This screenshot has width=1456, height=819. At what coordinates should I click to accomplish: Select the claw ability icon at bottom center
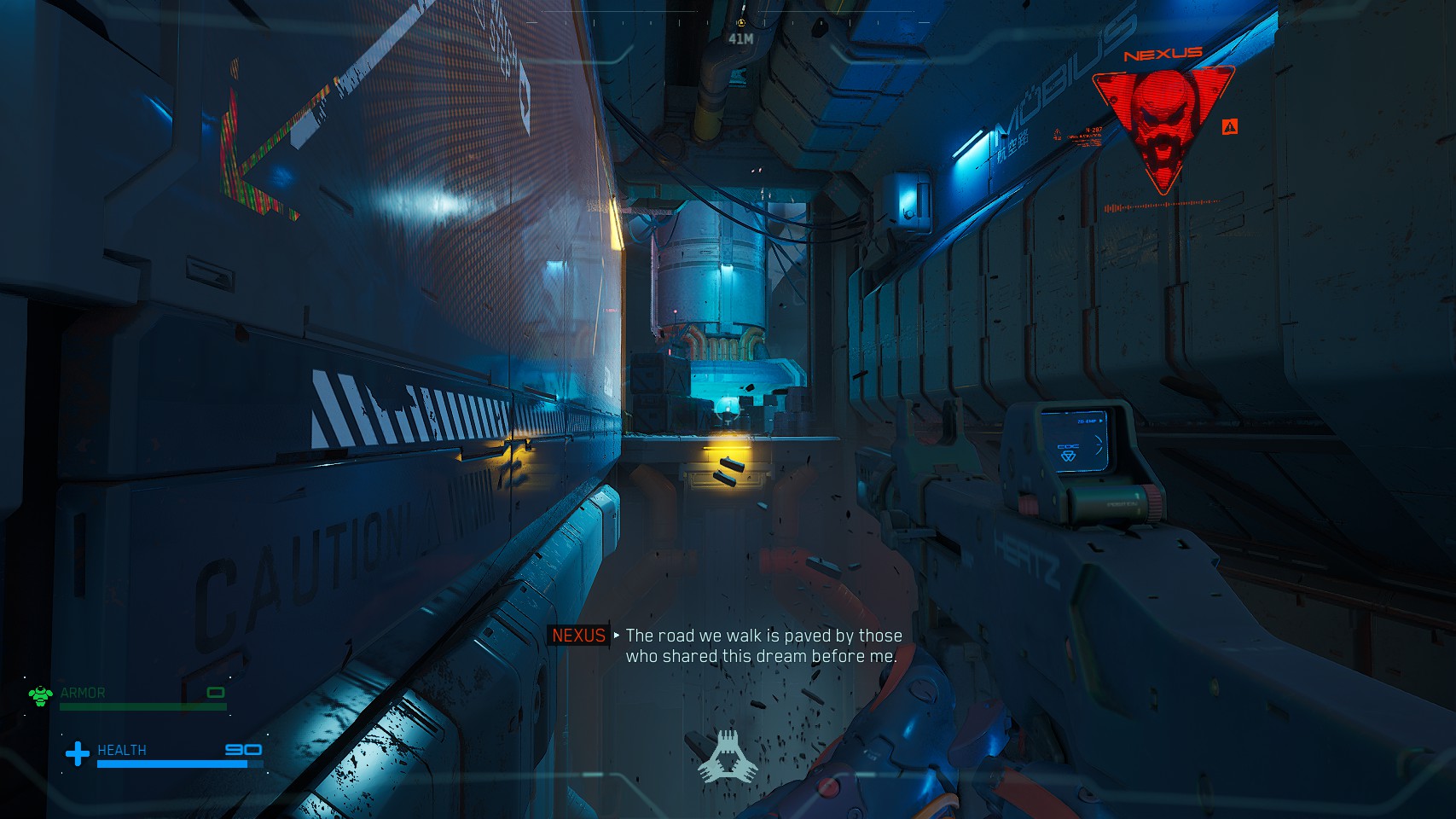coord(727,757)
